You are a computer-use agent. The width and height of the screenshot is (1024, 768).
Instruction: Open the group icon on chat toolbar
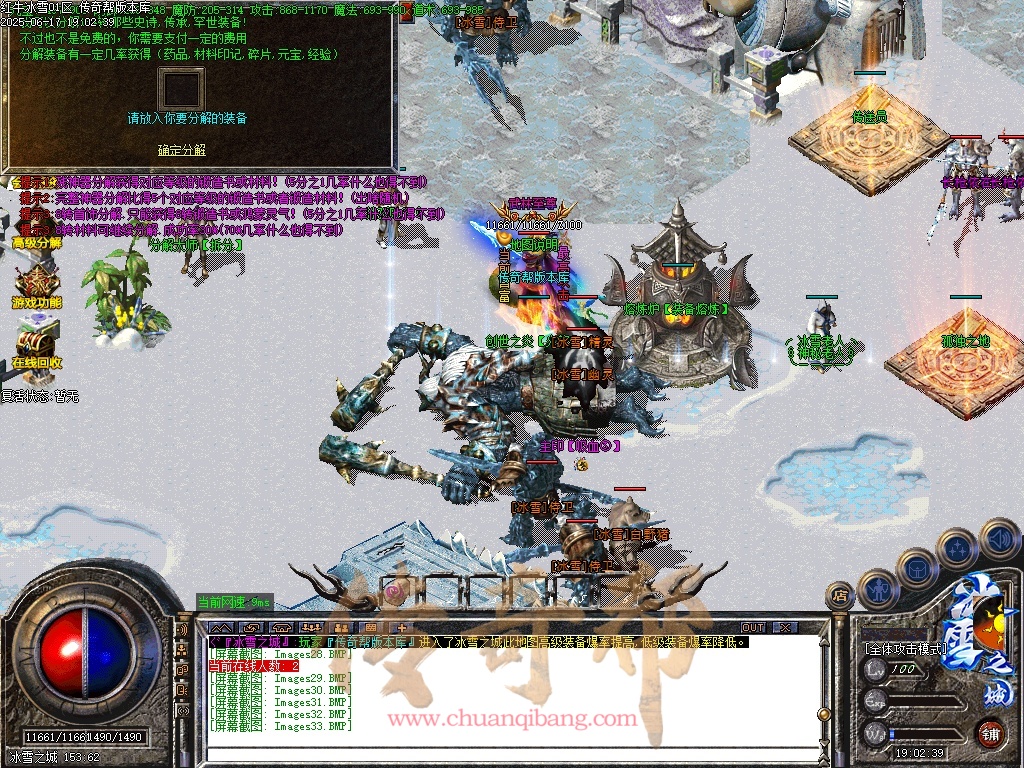point(309,627)
